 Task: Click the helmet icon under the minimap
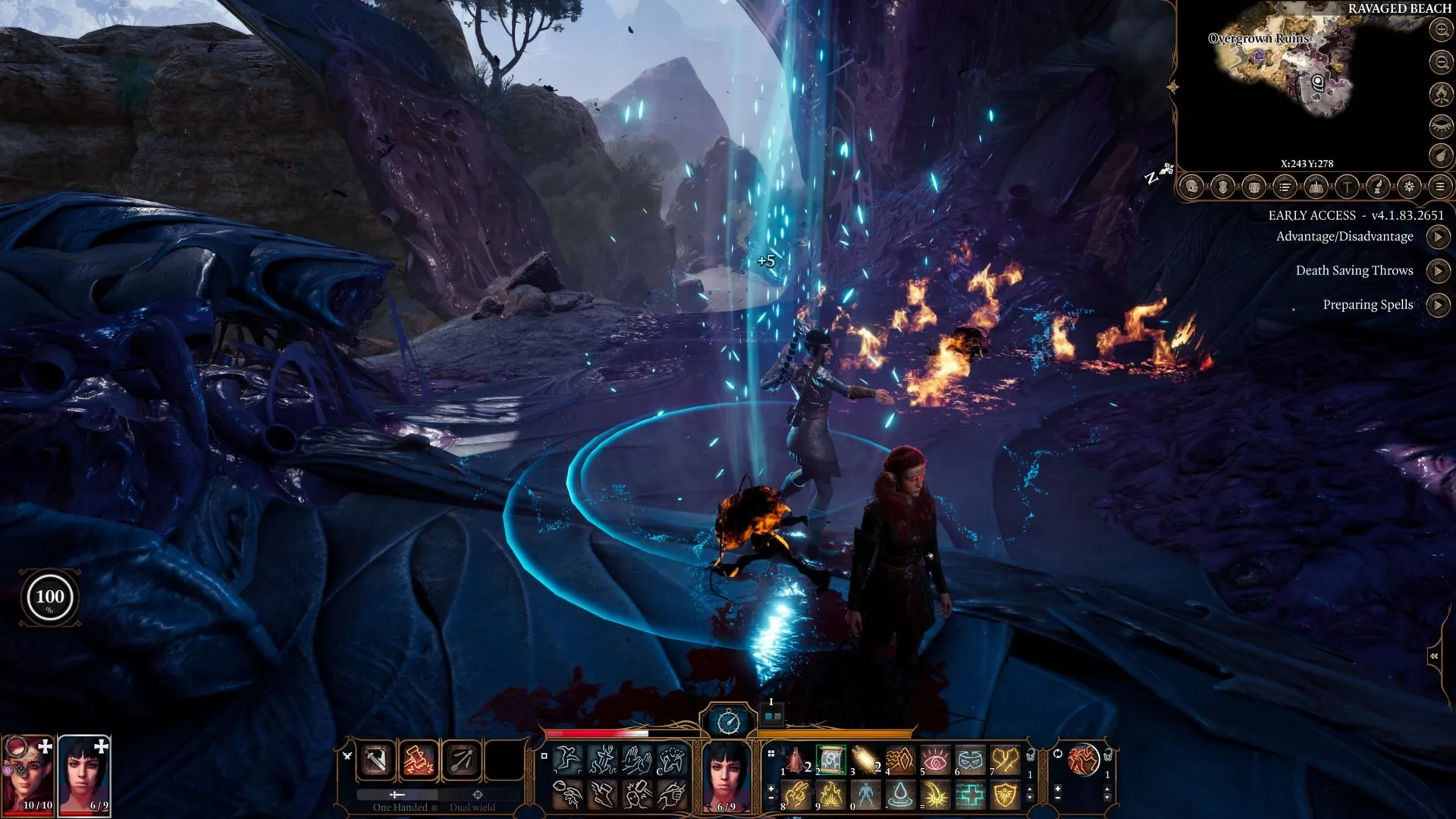(1191, 187)
